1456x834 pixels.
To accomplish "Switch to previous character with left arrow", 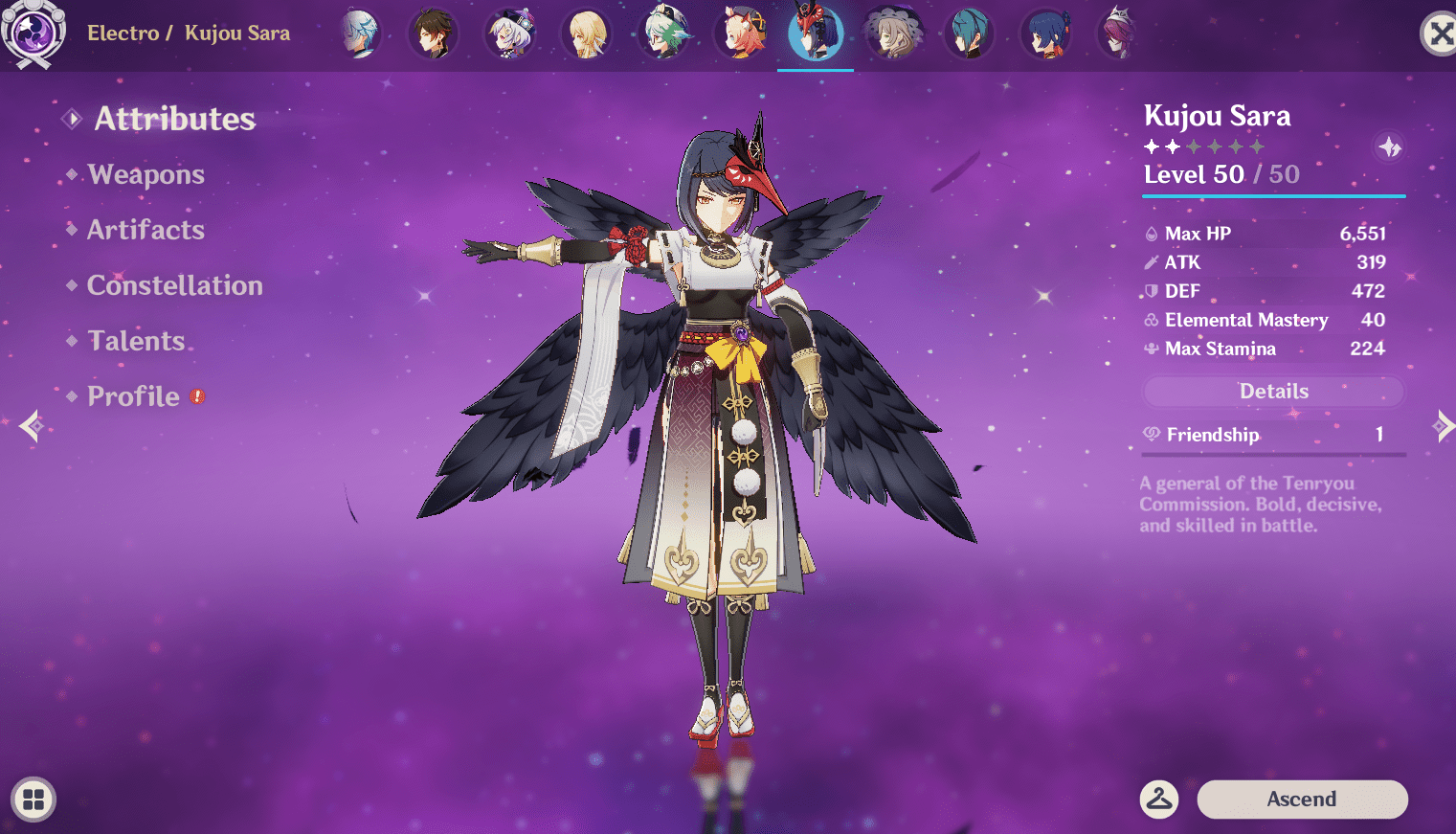I will coord(31,425).
